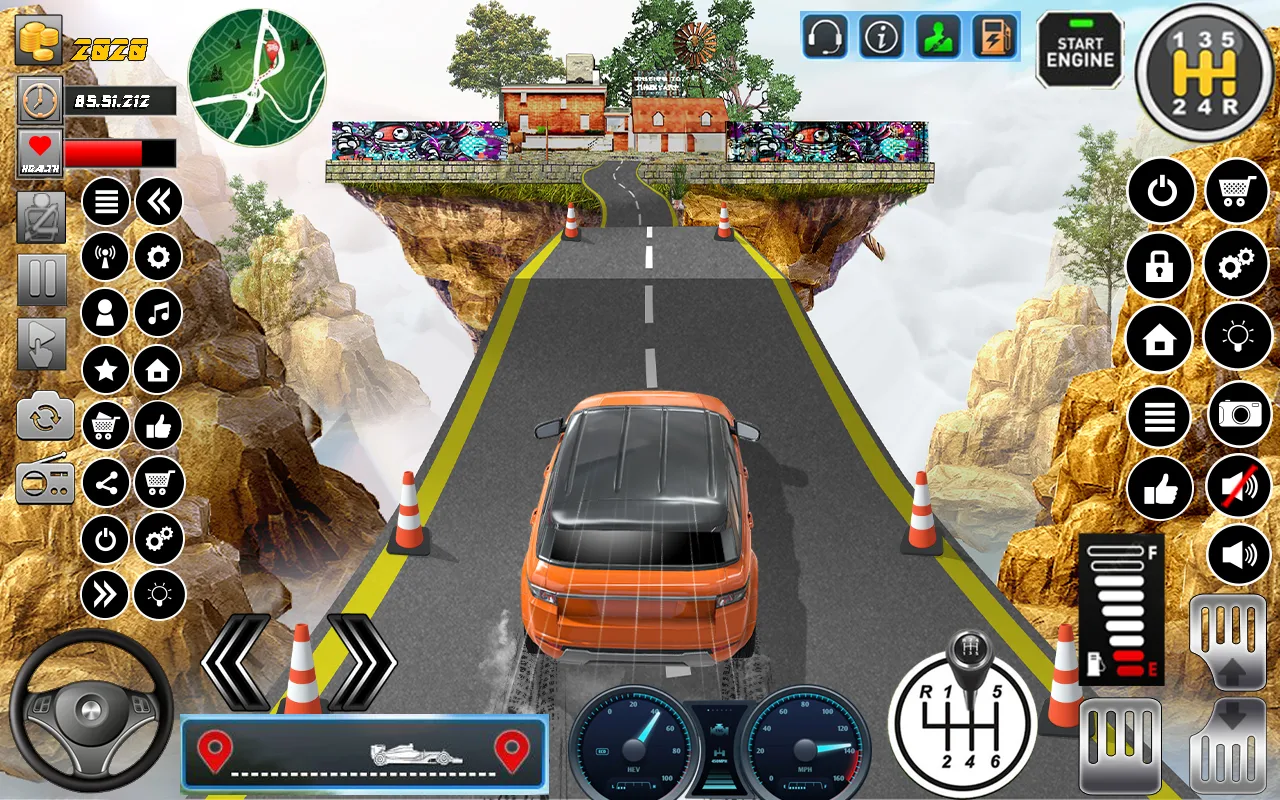The width and height of the screenshot is (1280, 800).
Task: Click the padlock icon
Action: pos(1159,265)
